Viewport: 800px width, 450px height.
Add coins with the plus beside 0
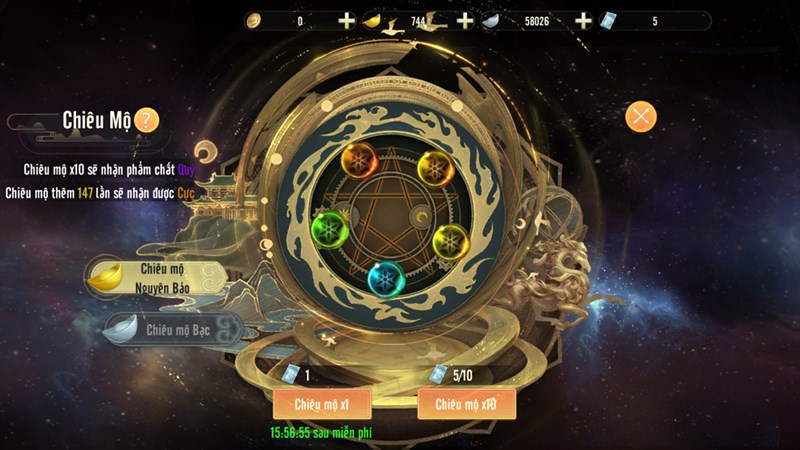tap(346, 21)
